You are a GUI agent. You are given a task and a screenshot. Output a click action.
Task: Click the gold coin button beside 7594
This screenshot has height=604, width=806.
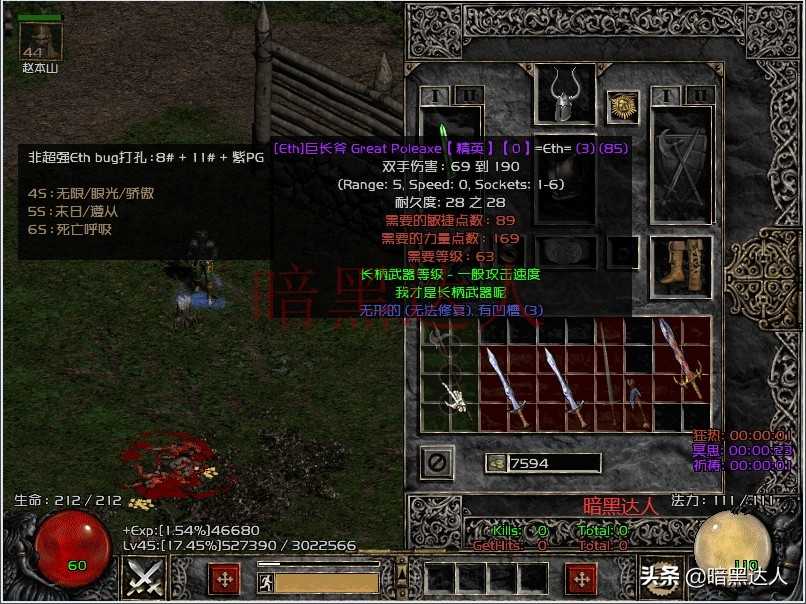coord(495,463)
